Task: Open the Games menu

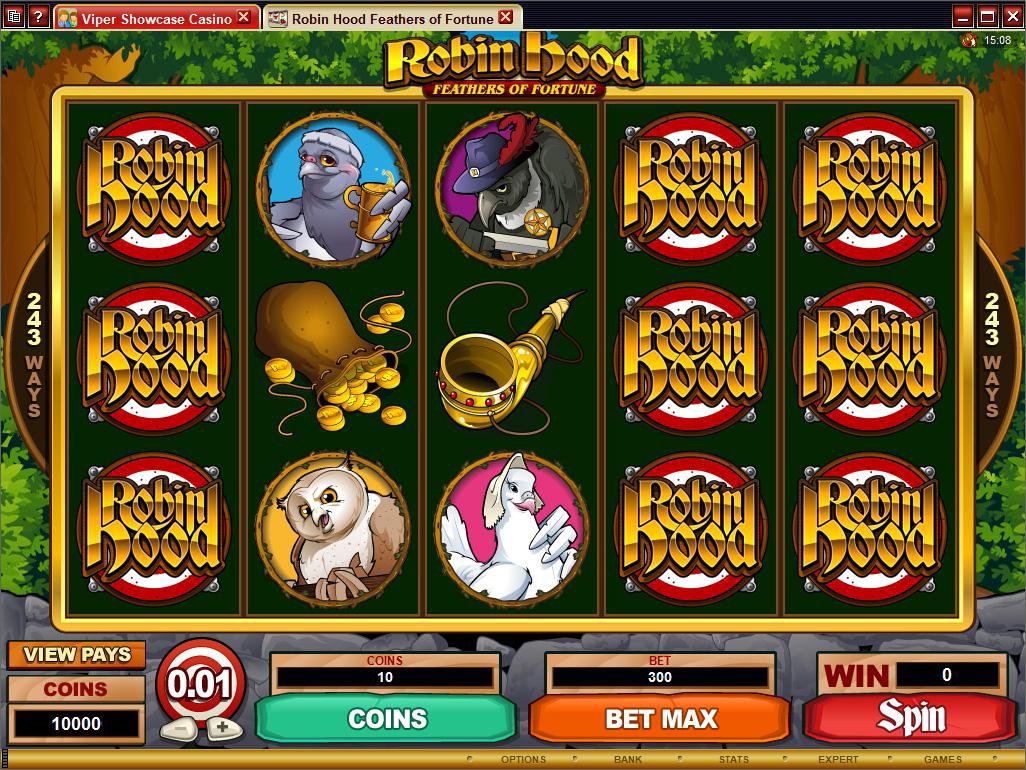Action: point(942,760)
